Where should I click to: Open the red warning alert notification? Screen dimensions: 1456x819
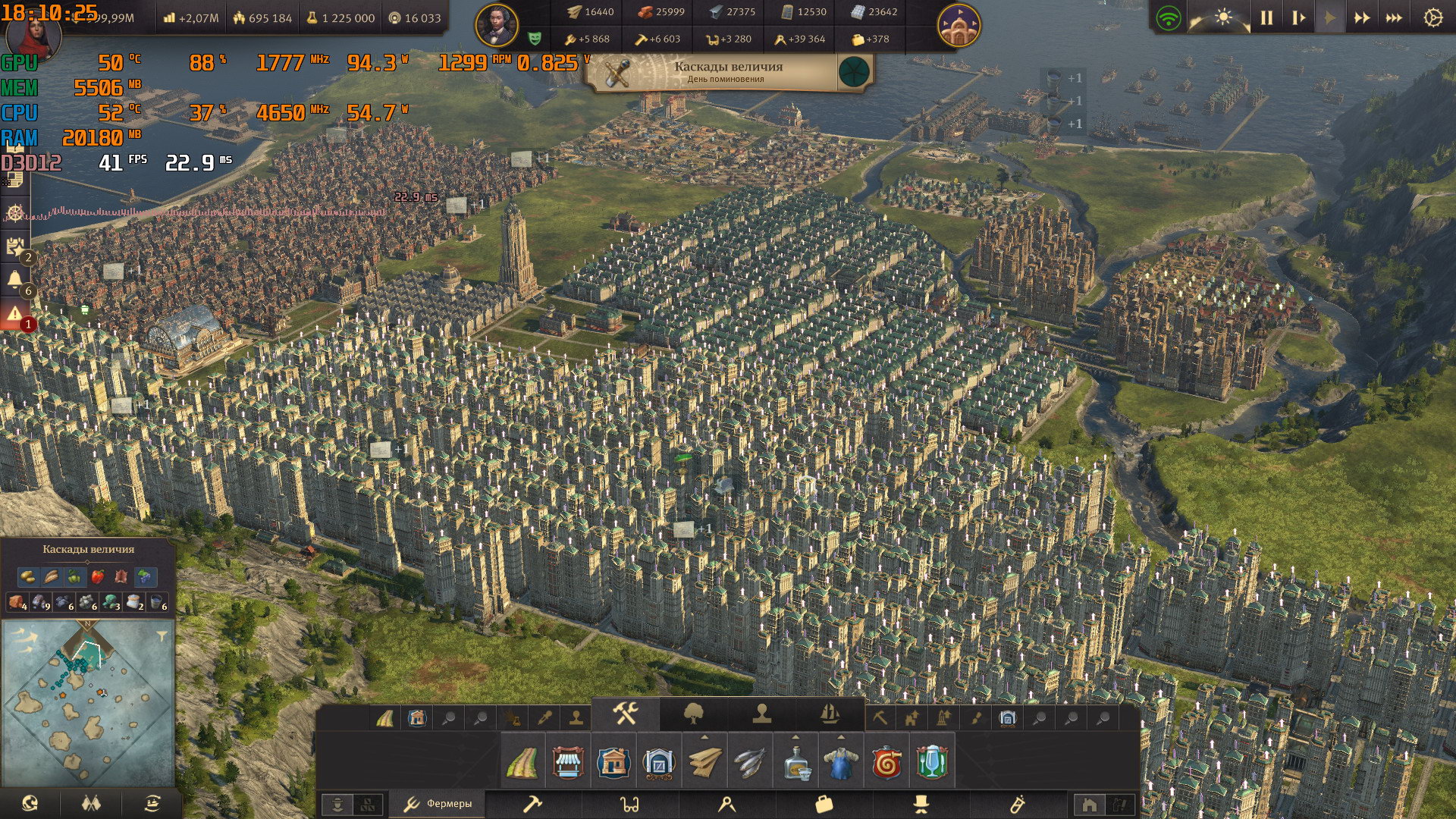(15, 314)
